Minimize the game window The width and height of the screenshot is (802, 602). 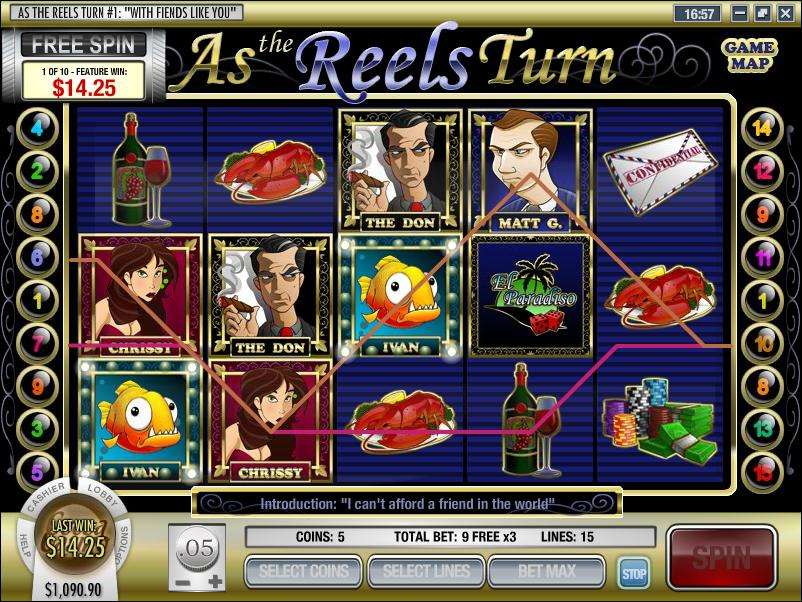(x=740, y=14)
